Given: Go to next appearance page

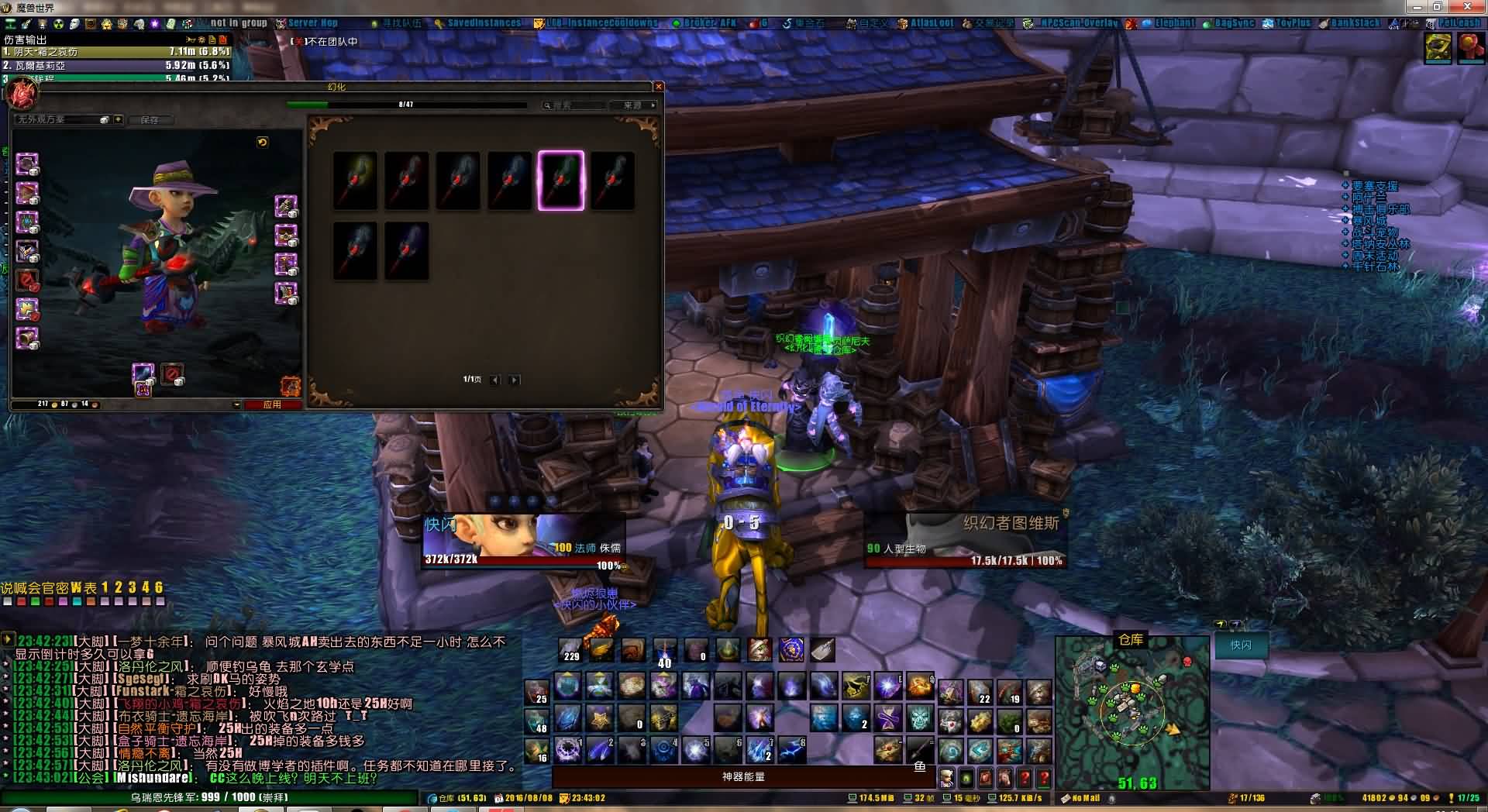Looking at the screenshot, I should click(x=514, y=380).
